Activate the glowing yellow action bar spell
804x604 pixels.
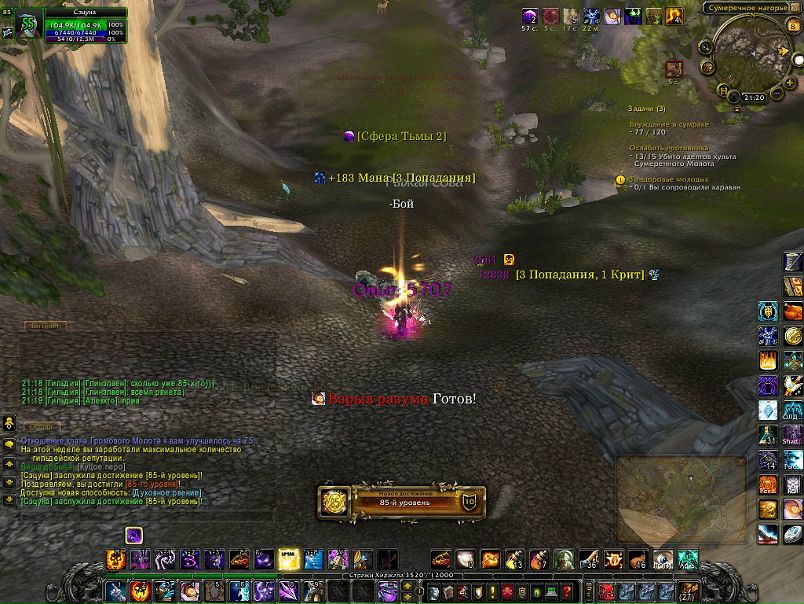pyautogui.click(x=289, y=559)
